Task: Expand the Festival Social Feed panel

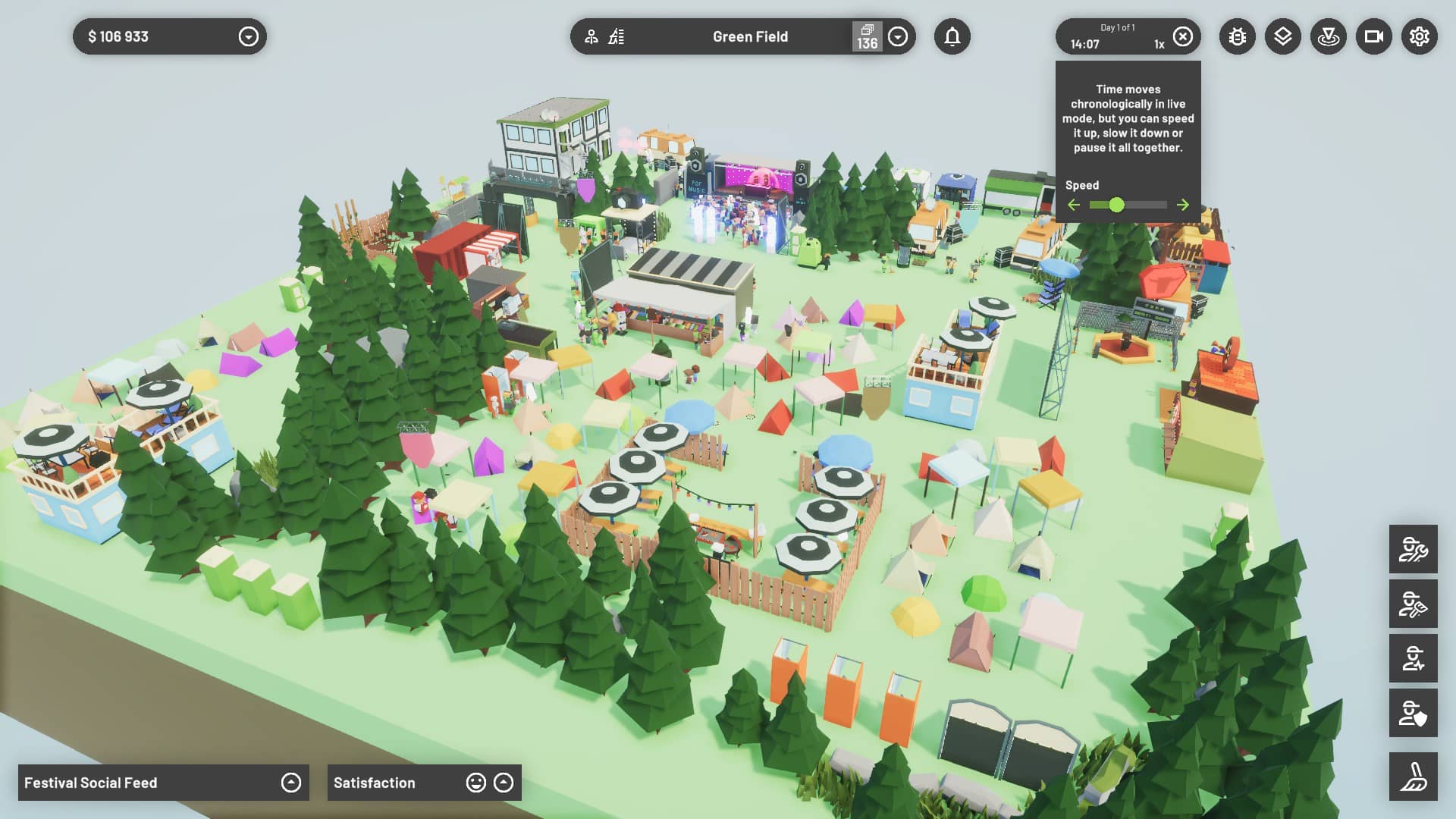Action: click(291, 783)
